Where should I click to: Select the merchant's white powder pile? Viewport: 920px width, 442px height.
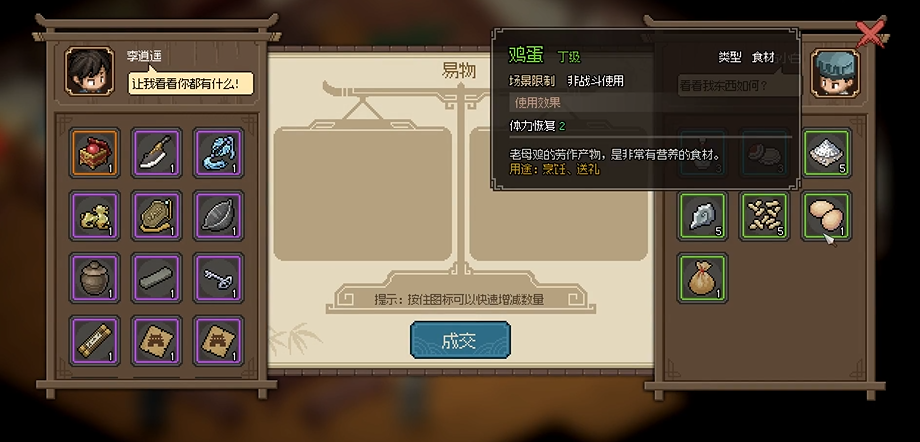click(x=826, y=154)
